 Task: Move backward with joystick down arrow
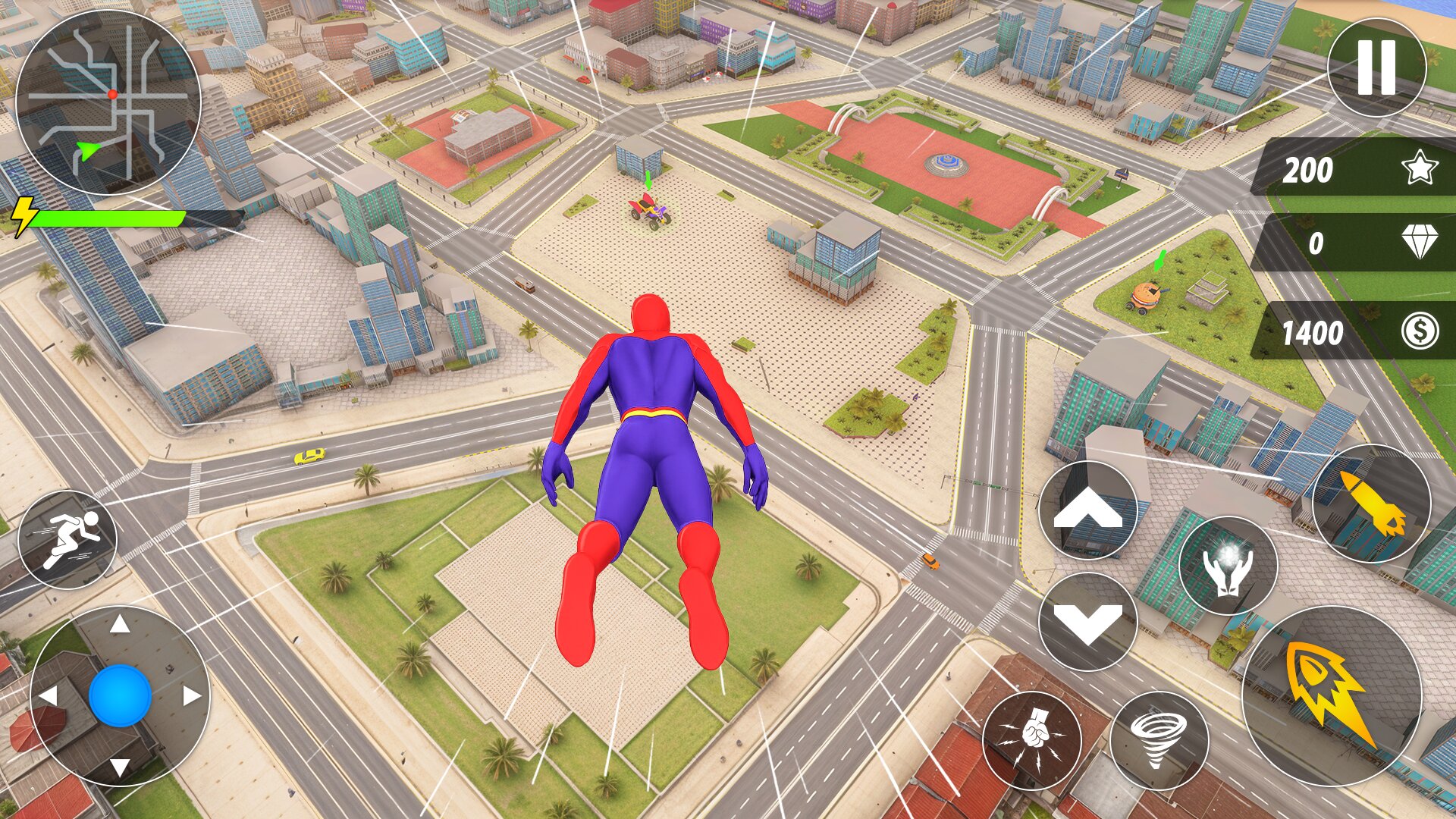[120, 766]
